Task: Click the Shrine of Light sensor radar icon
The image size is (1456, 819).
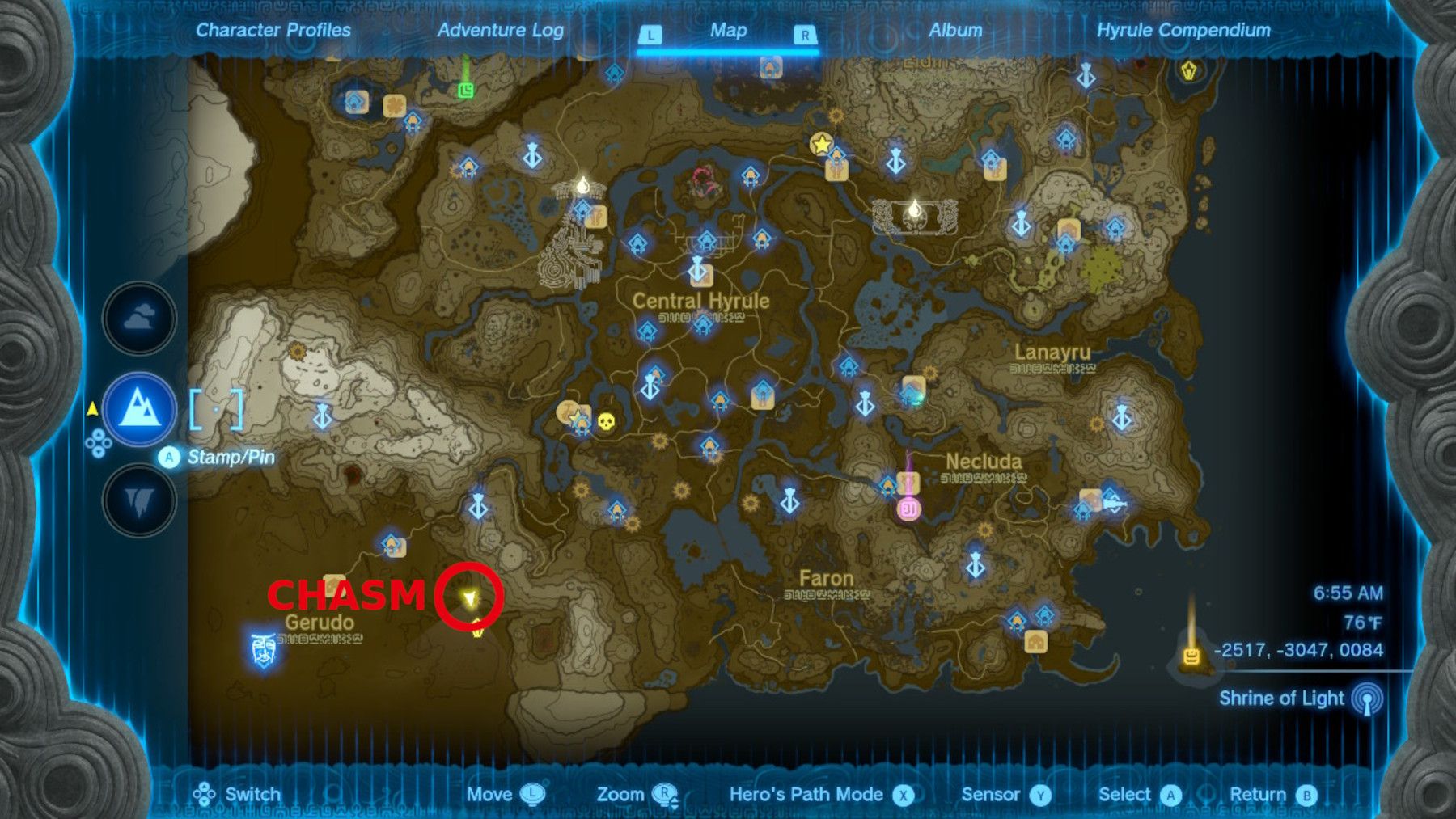Action: [x=1368, y=699]
